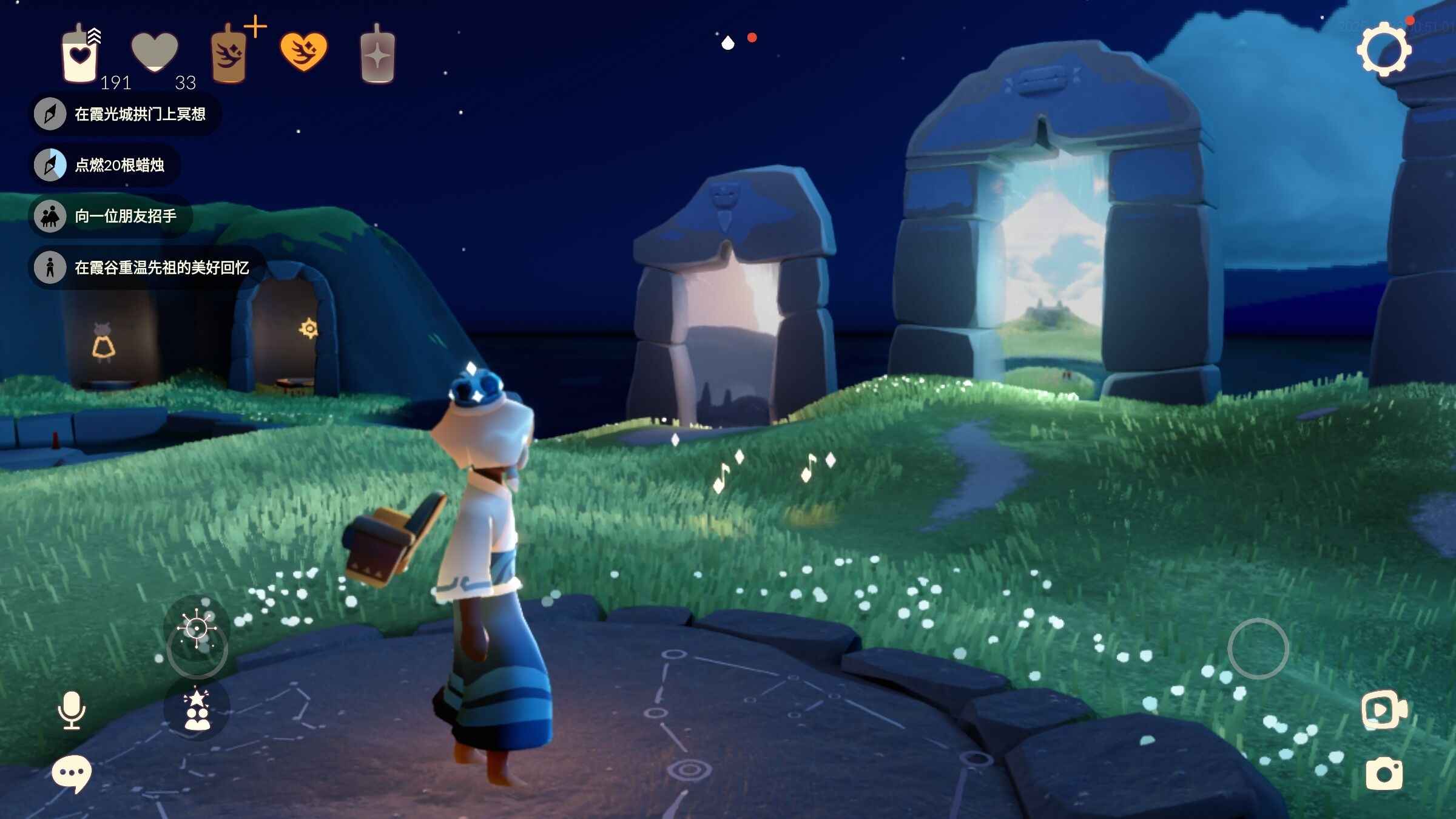Activate the sparkle emote button
1456x819 pixels.
coord(197,629)
